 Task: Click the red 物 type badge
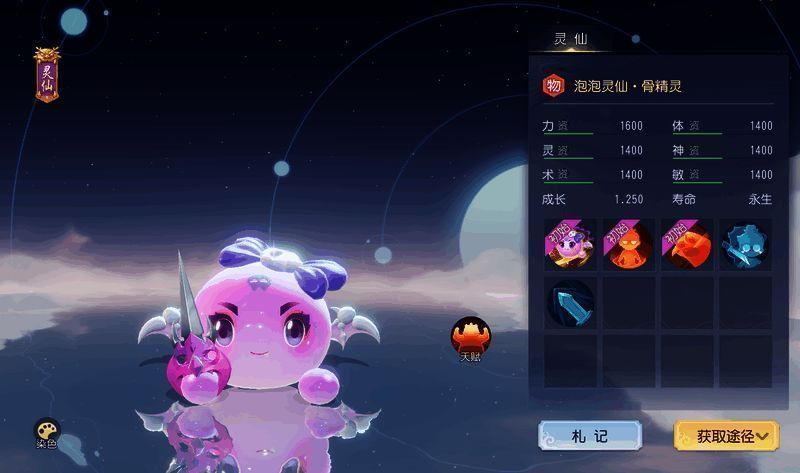(x=553, y=86)
